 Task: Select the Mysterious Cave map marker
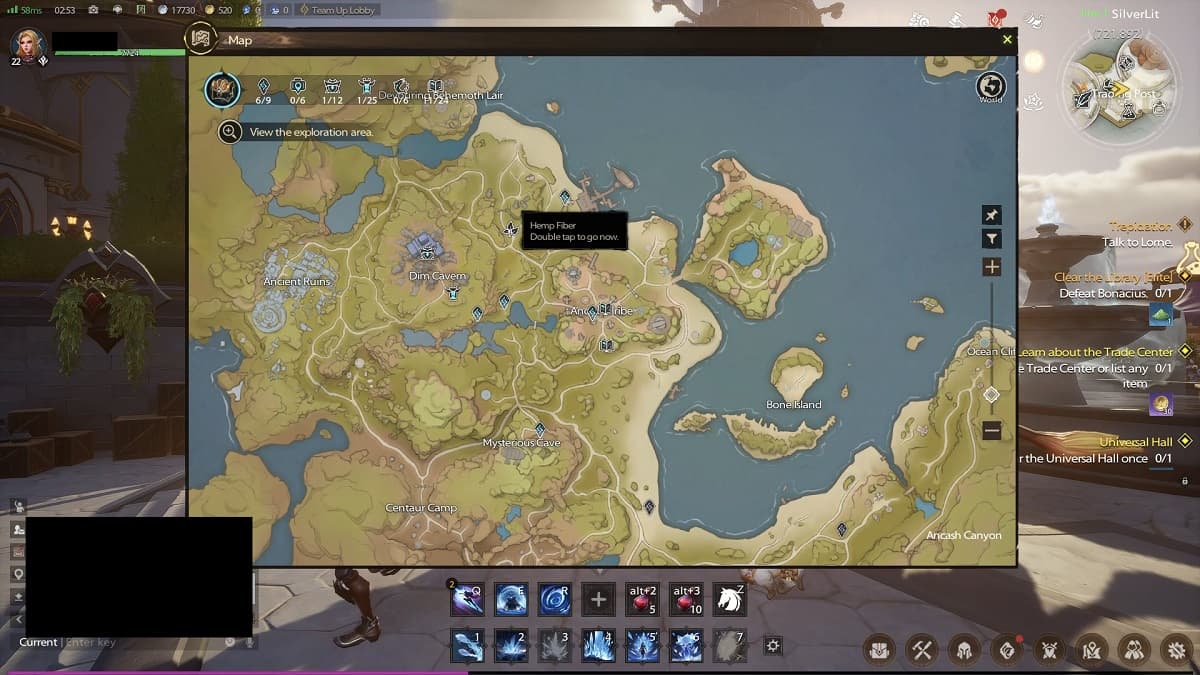point(539,430)
